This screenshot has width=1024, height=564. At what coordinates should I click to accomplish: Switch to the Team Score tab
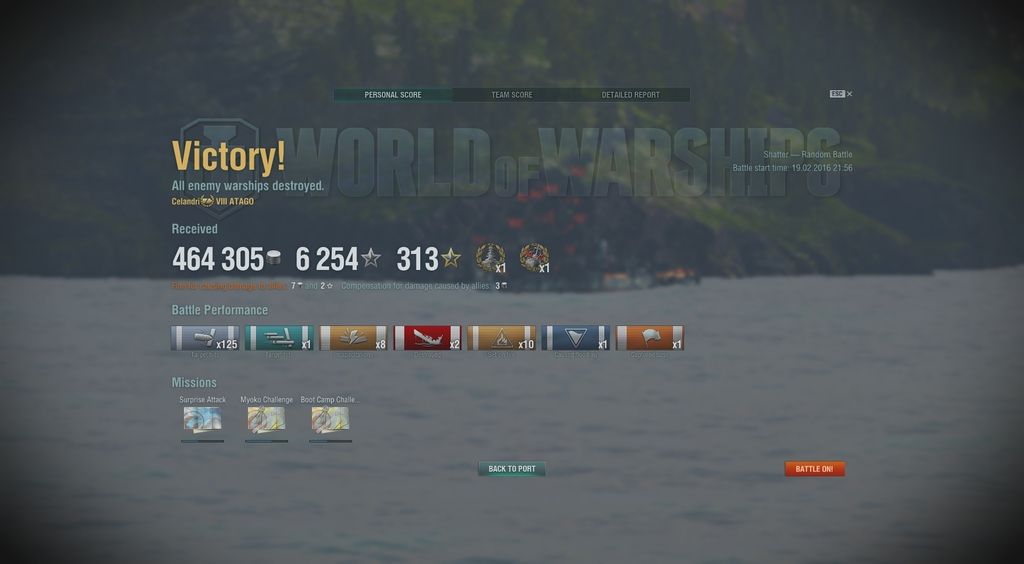point(511,95)
